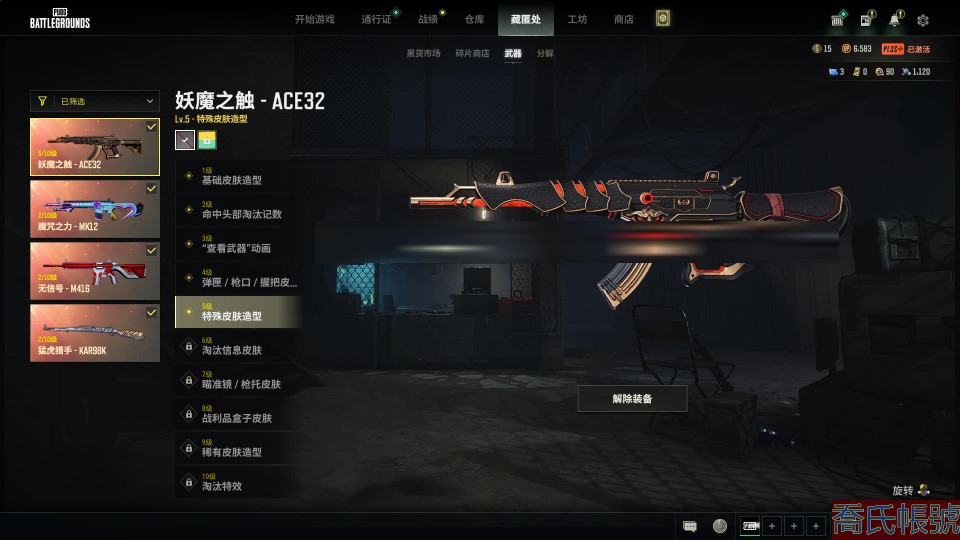Pick the 猛虎猎手 - KAR98K skin
The width and height of the screenshot is (960, 540).
pos(94,333)
